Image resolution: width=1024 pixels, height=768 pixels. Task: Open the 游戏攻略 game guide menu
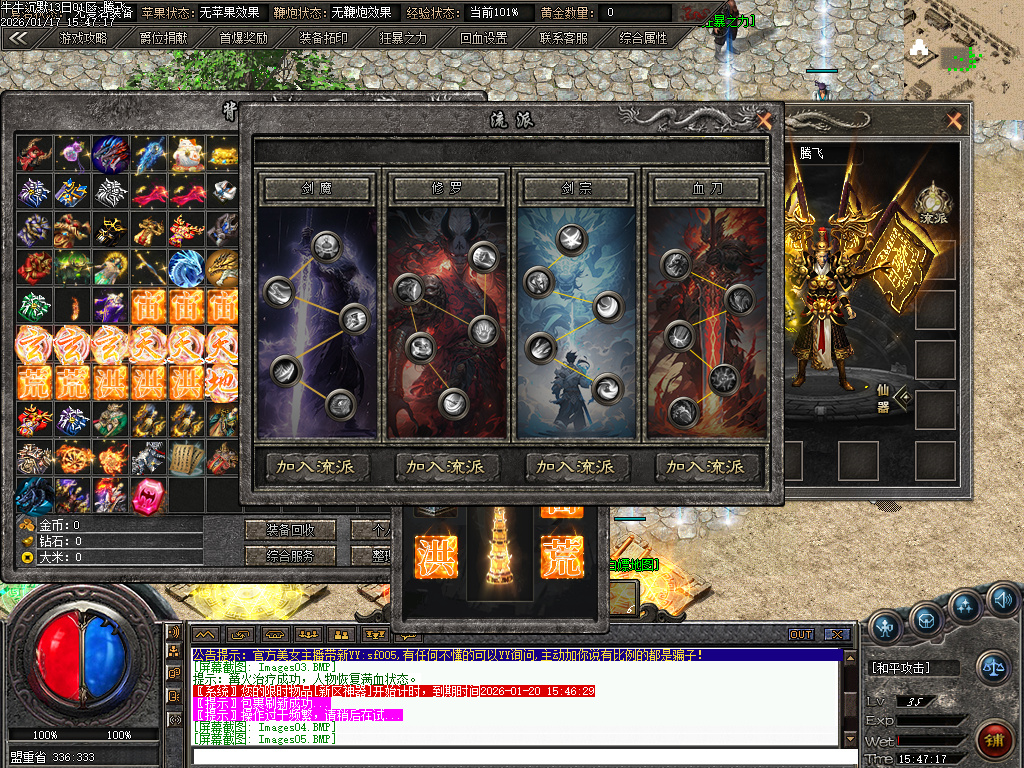tap(82, 39)
